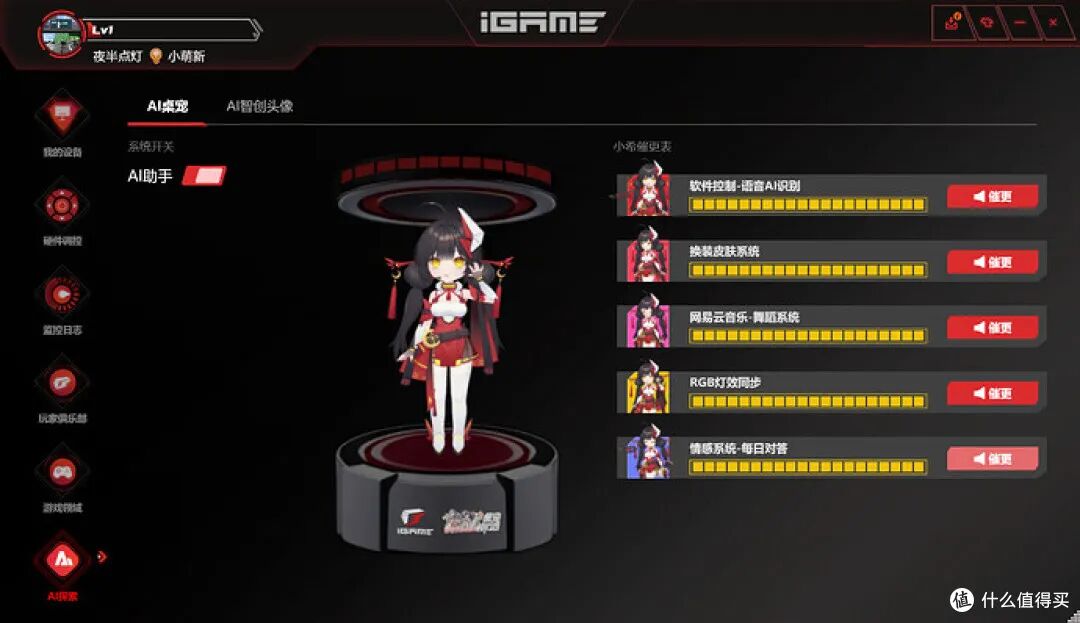Open the mail inbox with notification badge
Viewport: 1080px width, 623px height.
click(x=952, y=22)
